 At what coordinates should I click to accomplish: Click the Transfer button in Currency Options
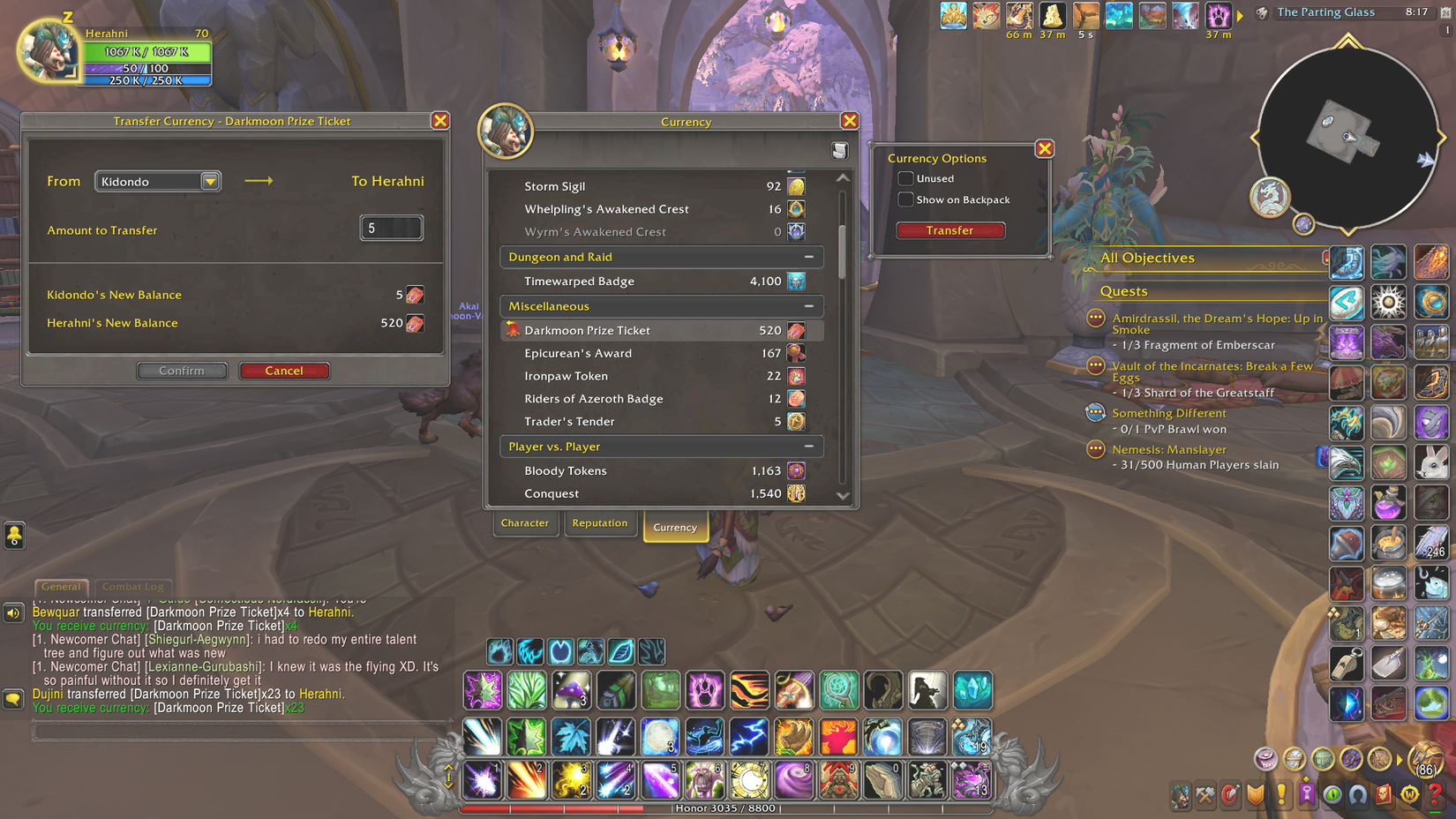pyautogui.click(x=950, y=230)
